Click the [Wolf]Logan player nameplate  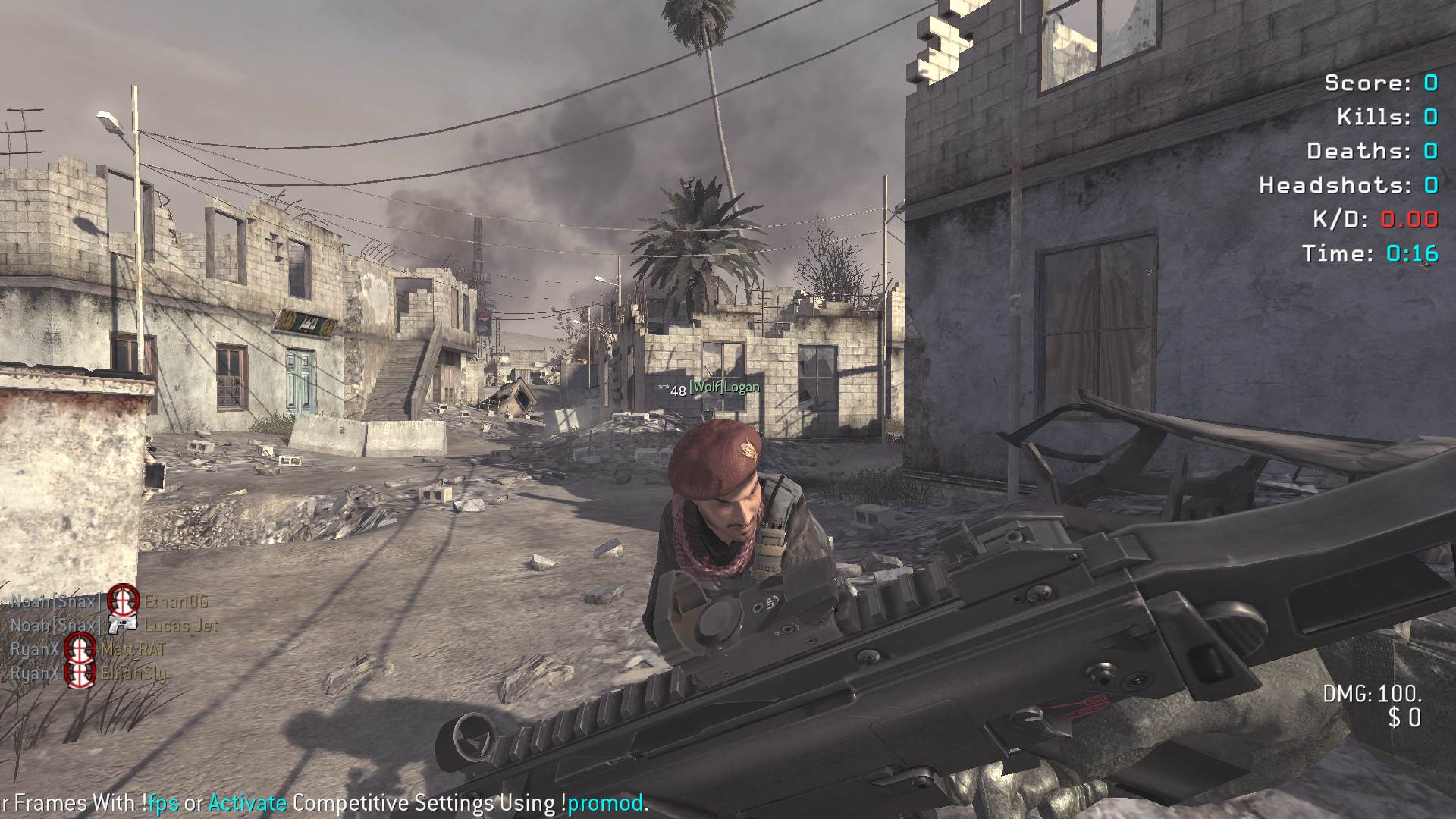723,388
